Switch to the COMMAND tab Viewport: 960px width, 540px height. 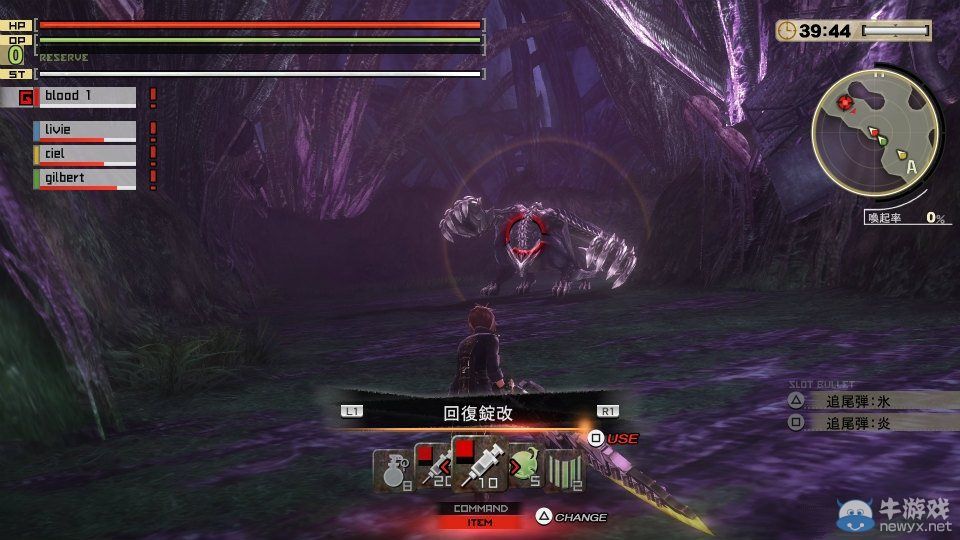pyautogui.click(x=480, y=508)
